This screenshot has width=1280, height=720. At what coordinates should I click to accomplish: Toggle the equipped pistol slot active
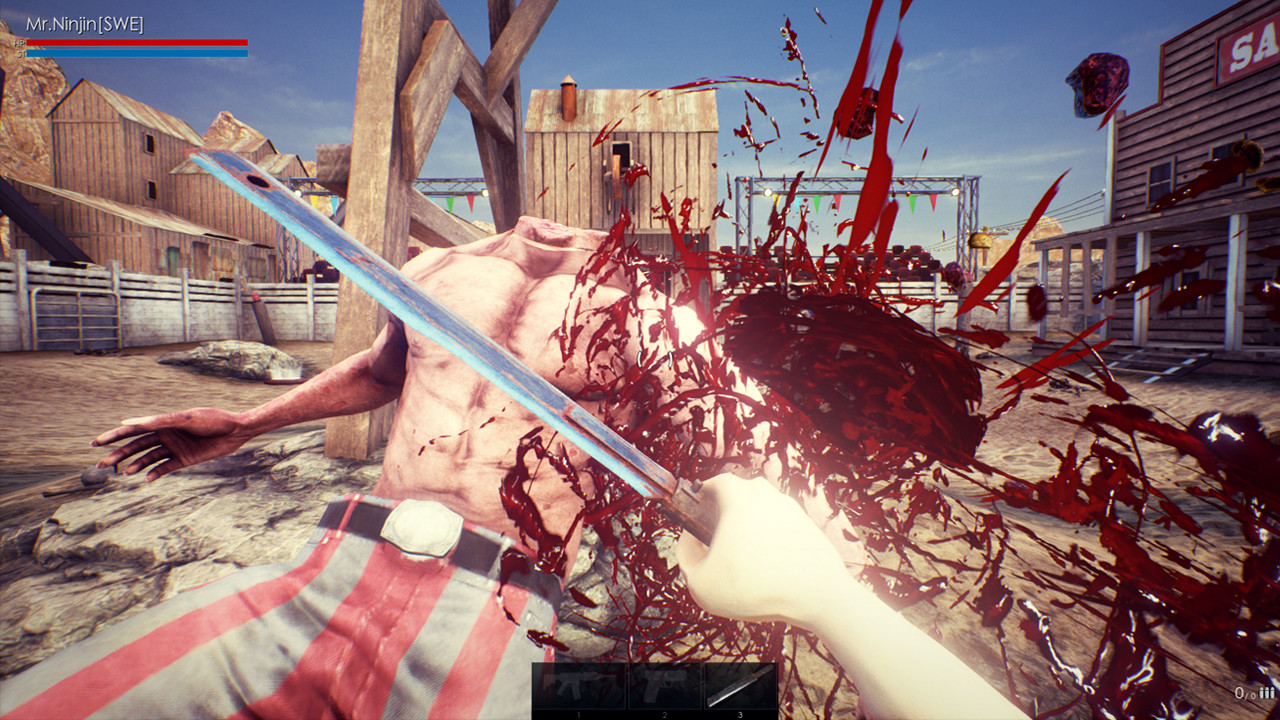tap(663, 685)
